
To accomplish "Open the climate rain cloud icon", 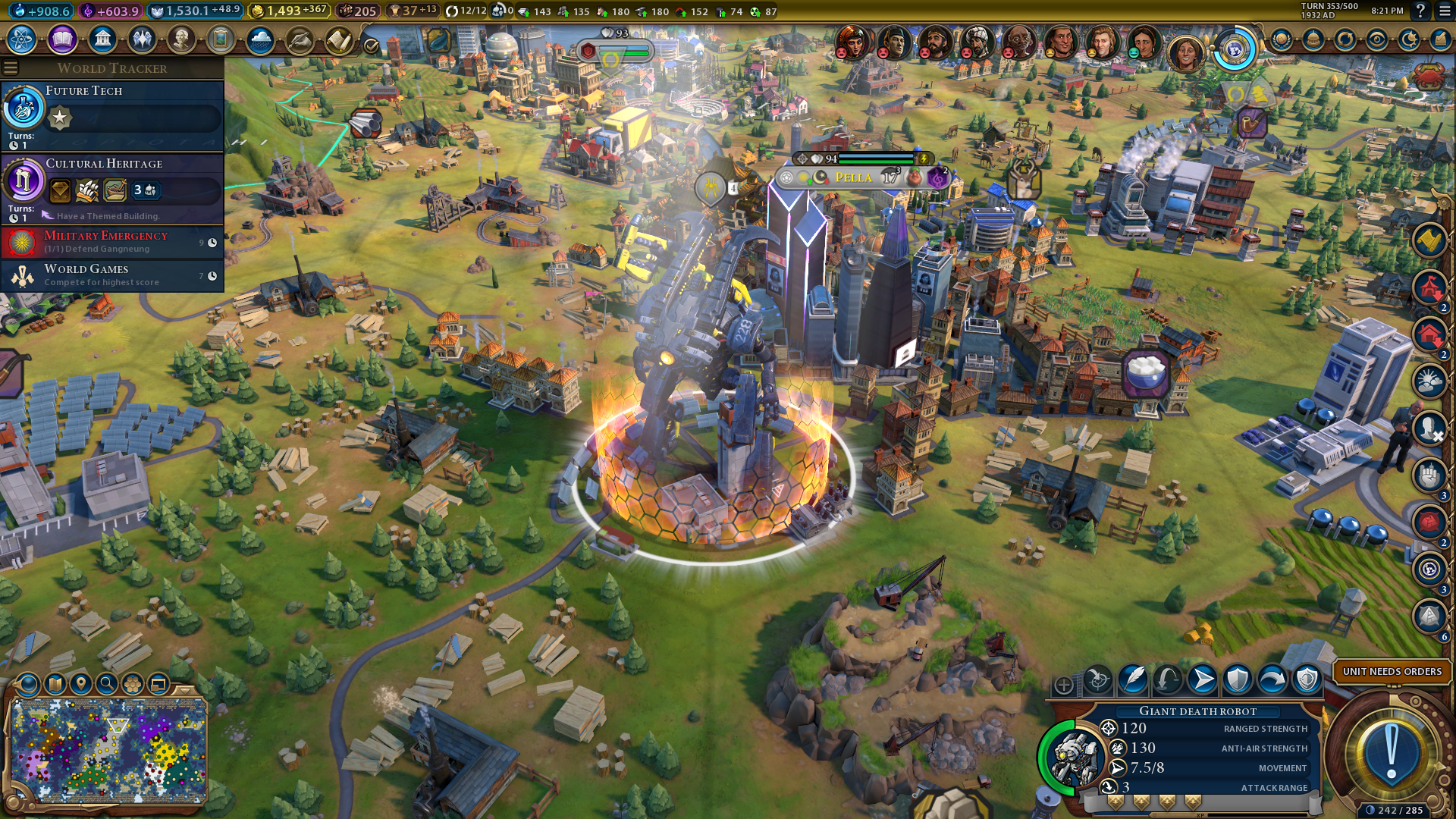I will pyautogui.click(x=260, y=39).
